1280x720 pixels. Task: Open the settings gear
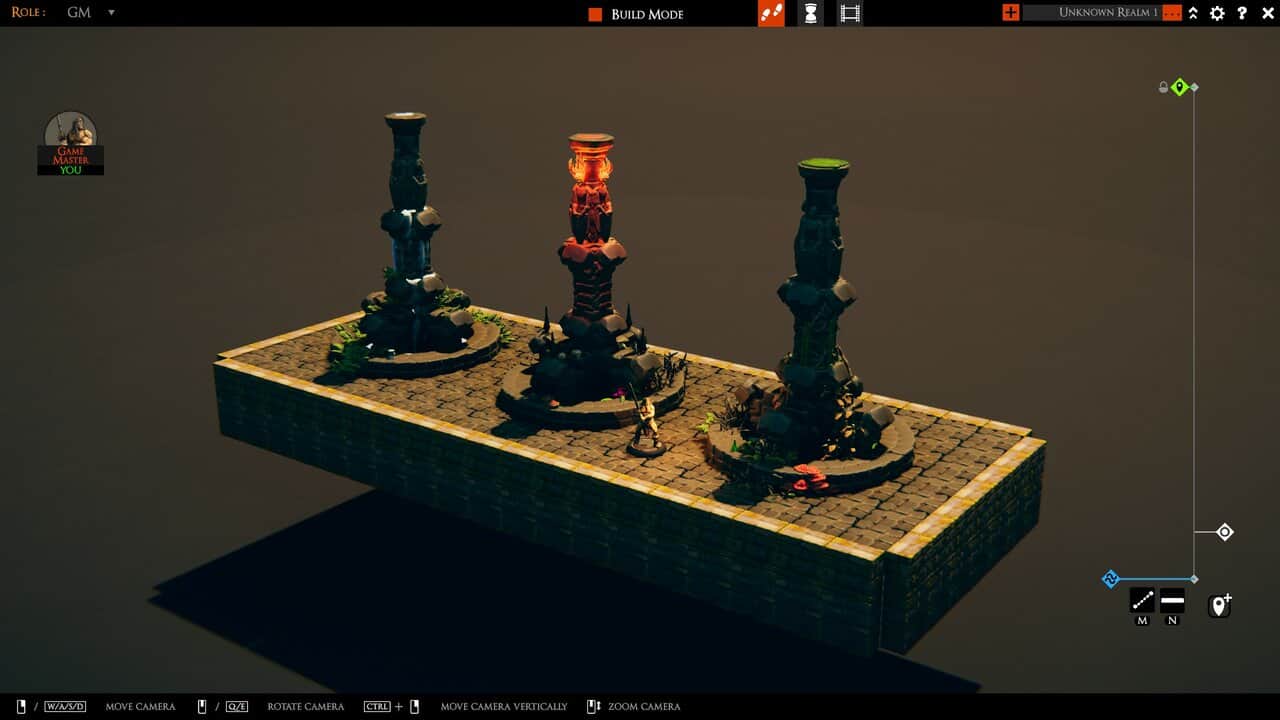[x=1218, y=13]
